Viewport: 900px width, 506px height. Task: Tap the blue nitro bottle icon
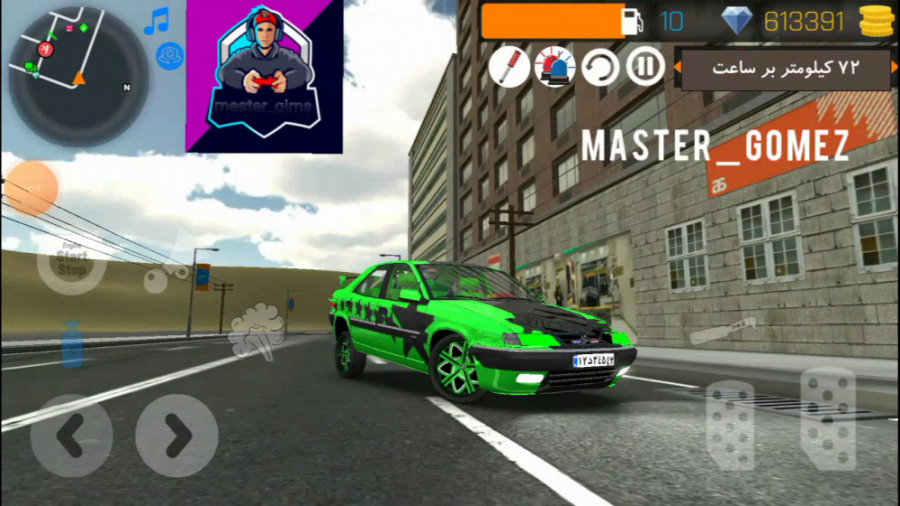tap(72, 345)
